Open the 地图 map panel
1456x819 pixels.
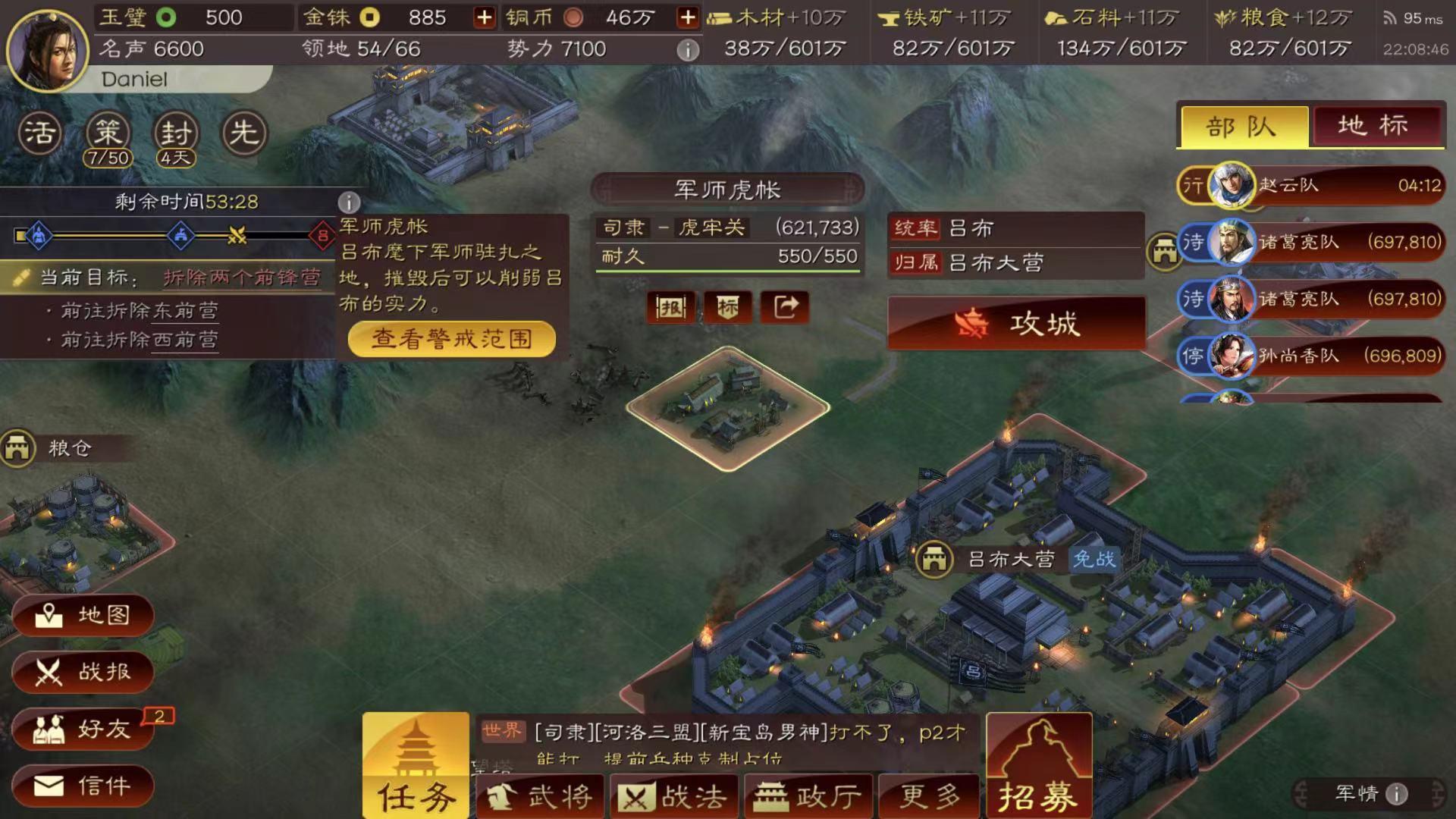pos(83,616)
